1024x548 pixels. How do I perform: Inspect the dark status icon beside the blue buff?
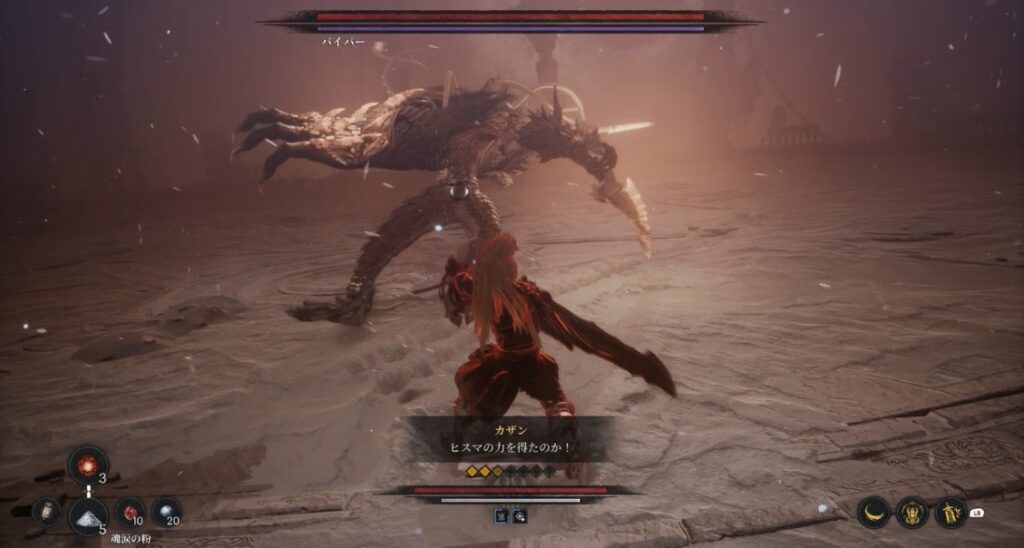520,516
